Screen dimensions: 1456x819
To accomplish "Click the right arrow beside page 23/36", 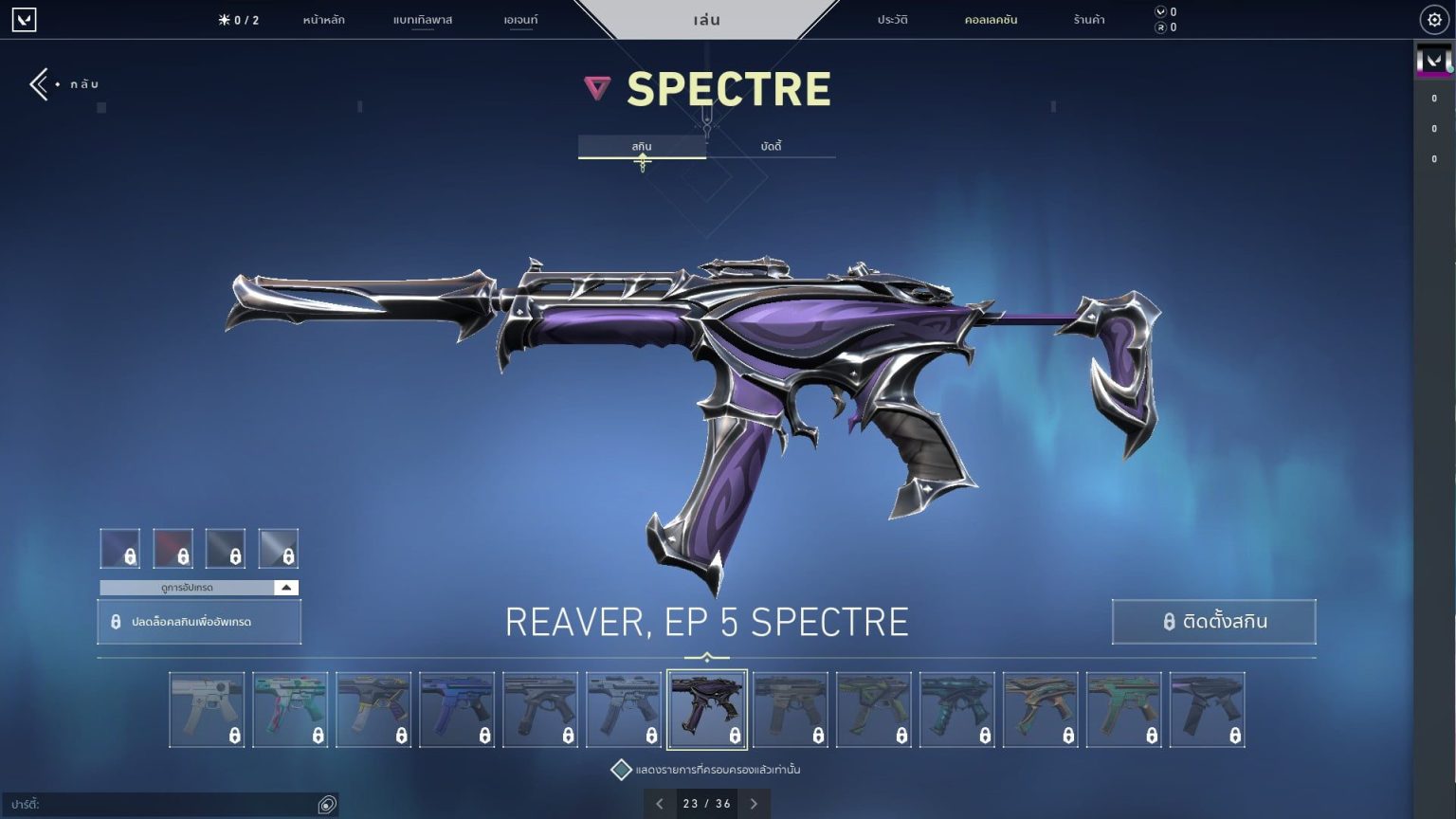I will pyautogui.click(x=754, y=803).
